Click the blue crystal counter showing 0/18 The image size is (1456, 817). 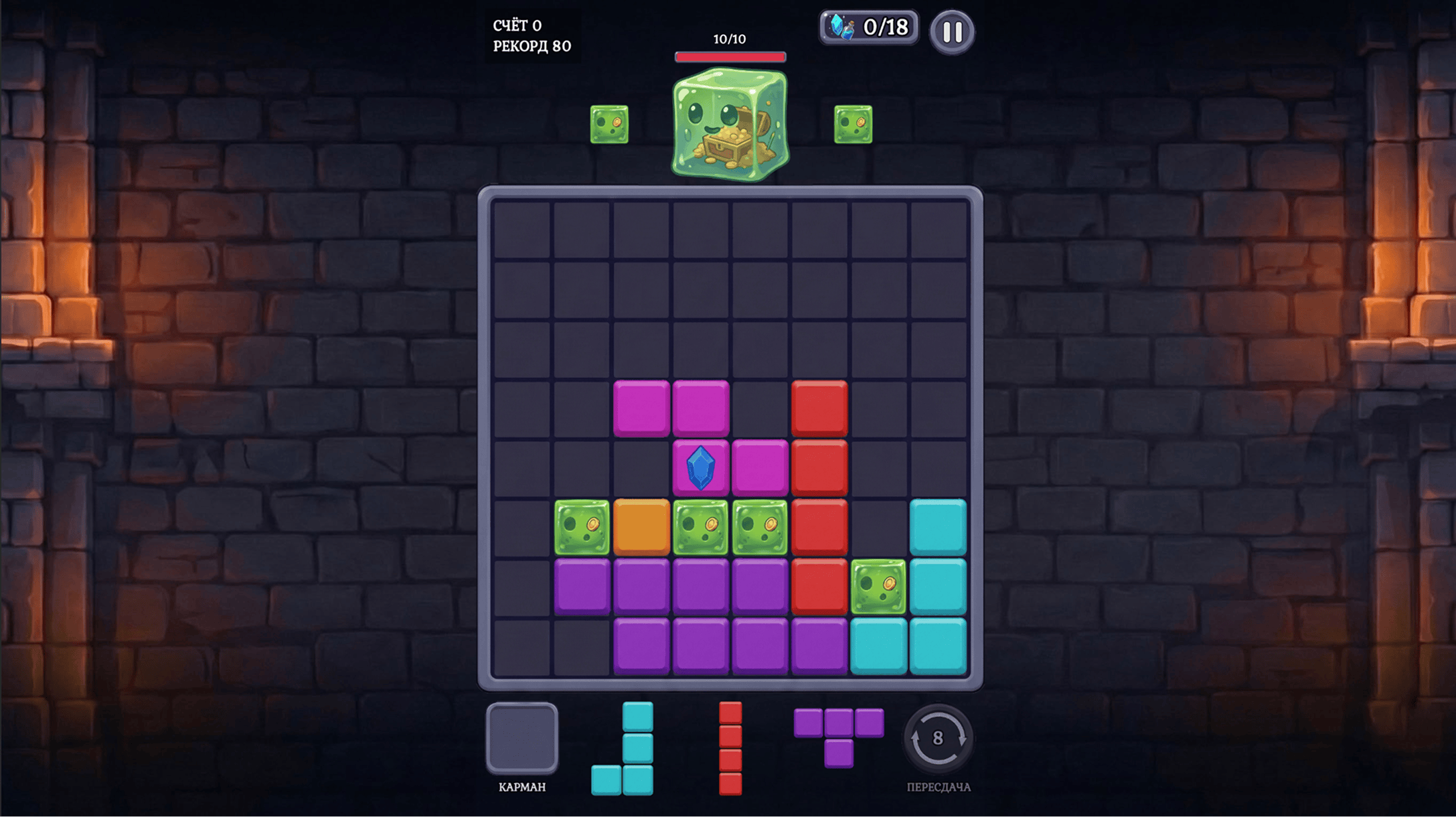[867, 28]
